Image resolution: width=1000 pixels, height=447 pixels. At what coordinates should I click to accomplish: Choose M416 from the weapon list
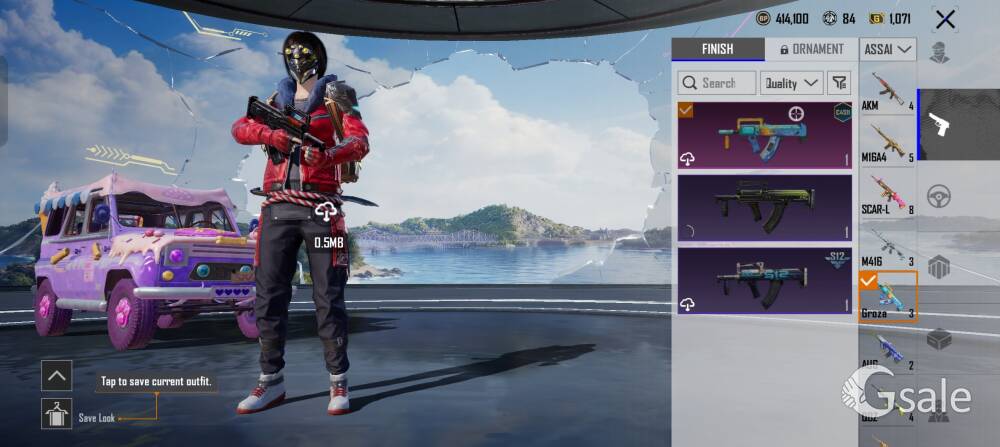(888, 245)
